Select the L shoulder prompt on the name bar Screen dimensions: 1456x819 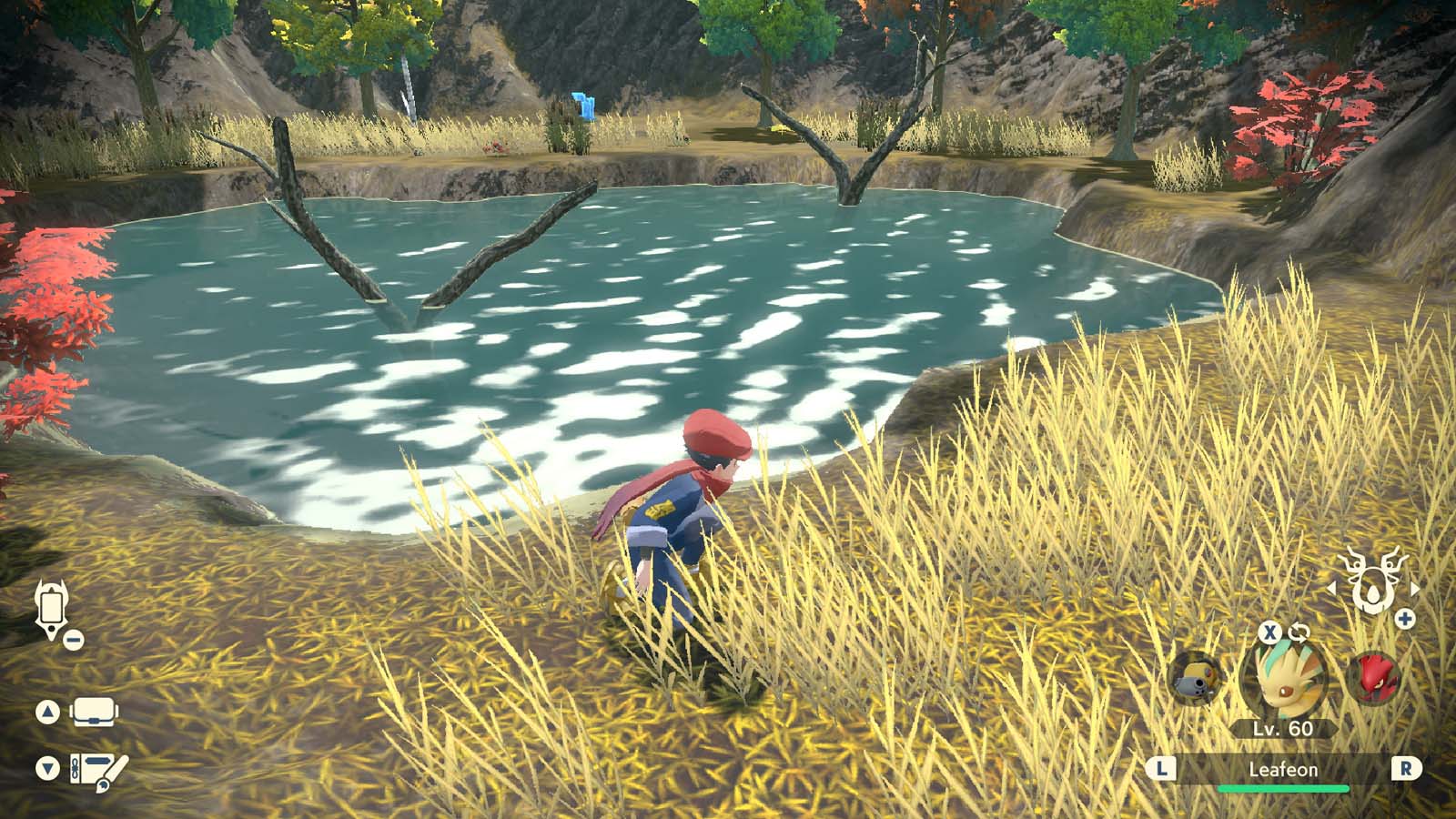tap(1160, 768)
